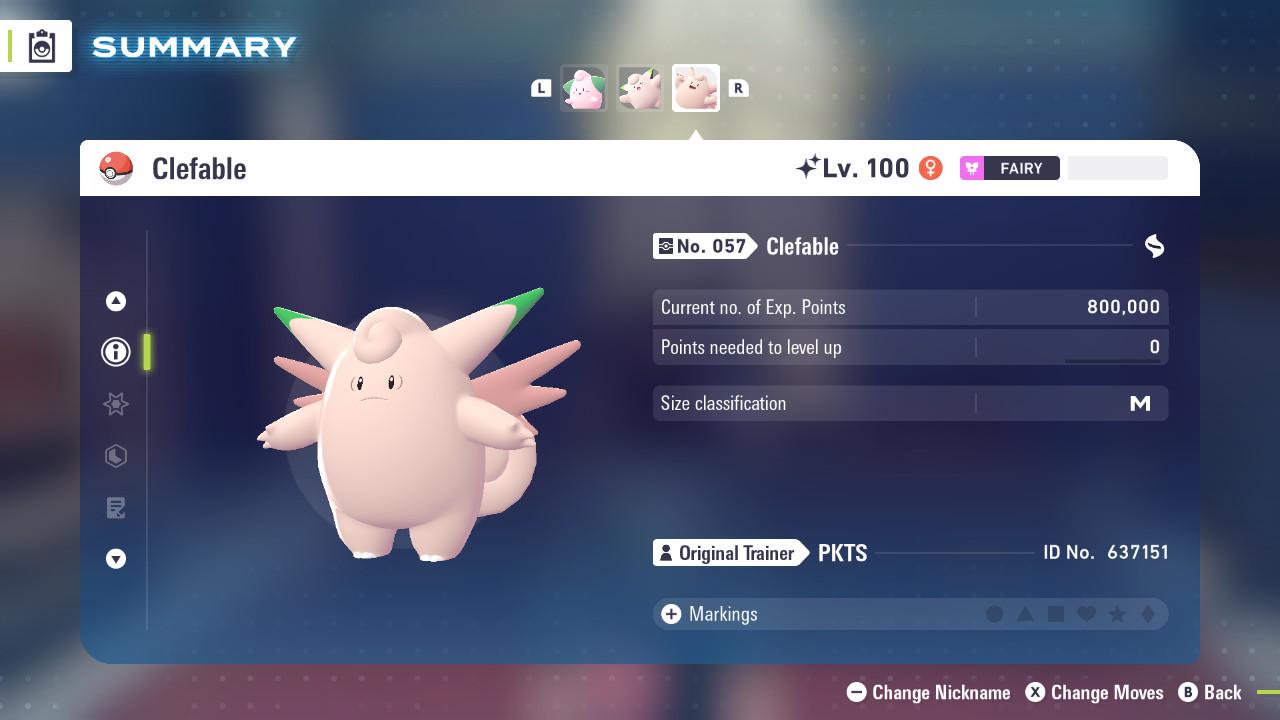The image size is (1280, 720).
Task: Click the up arrow above the sidebar
Action: point(115,300)
